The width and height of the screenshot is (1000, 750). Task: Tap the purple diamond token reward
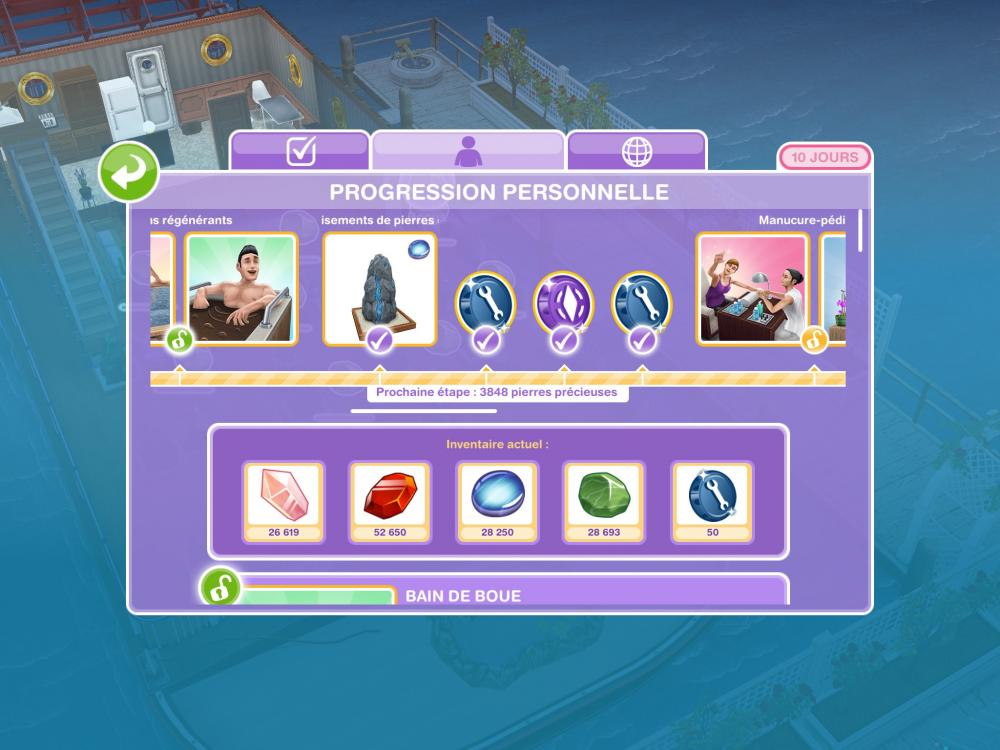point(564,301)
